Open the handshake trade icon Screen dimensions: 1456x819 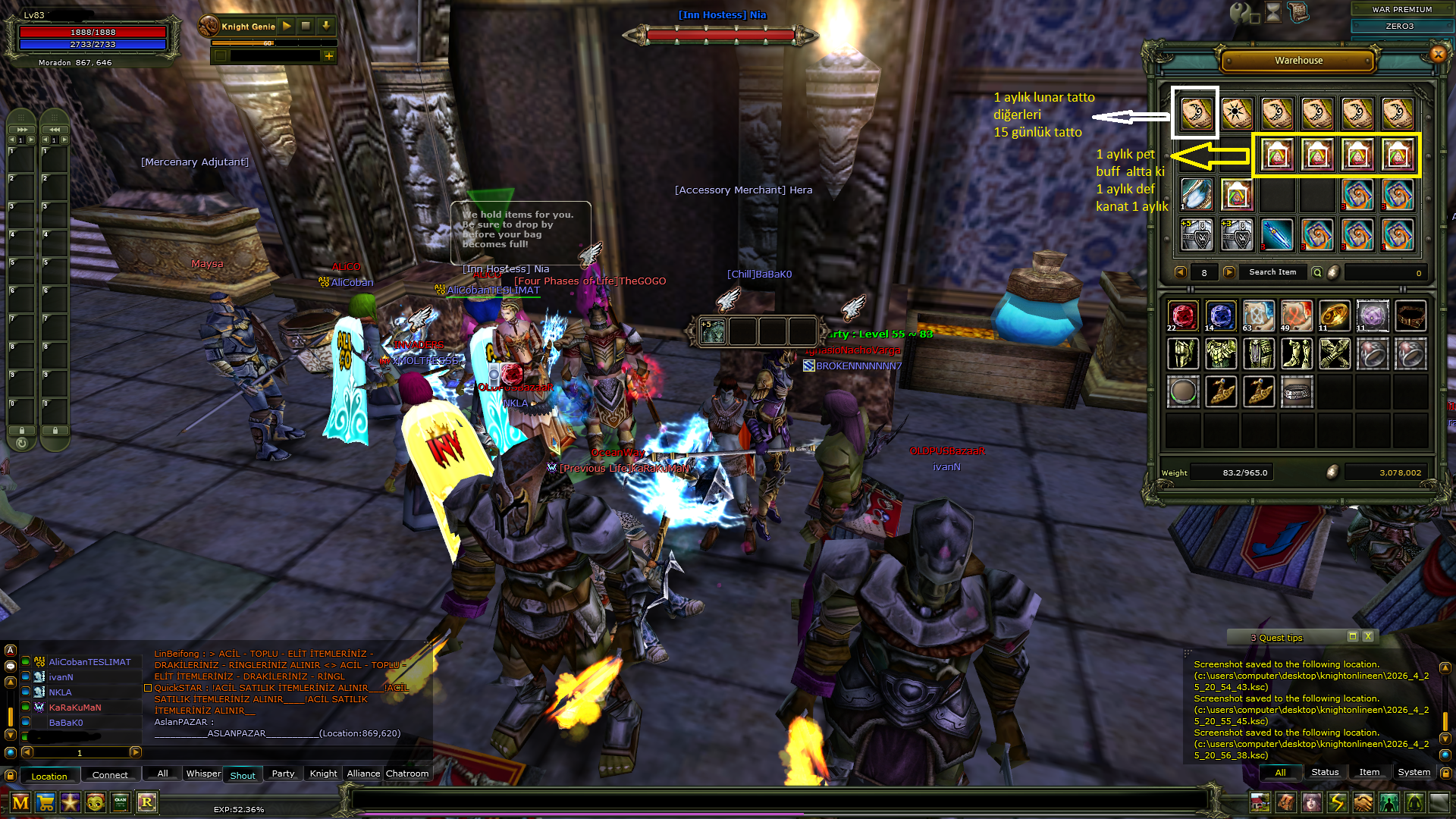coord(1363,802)
